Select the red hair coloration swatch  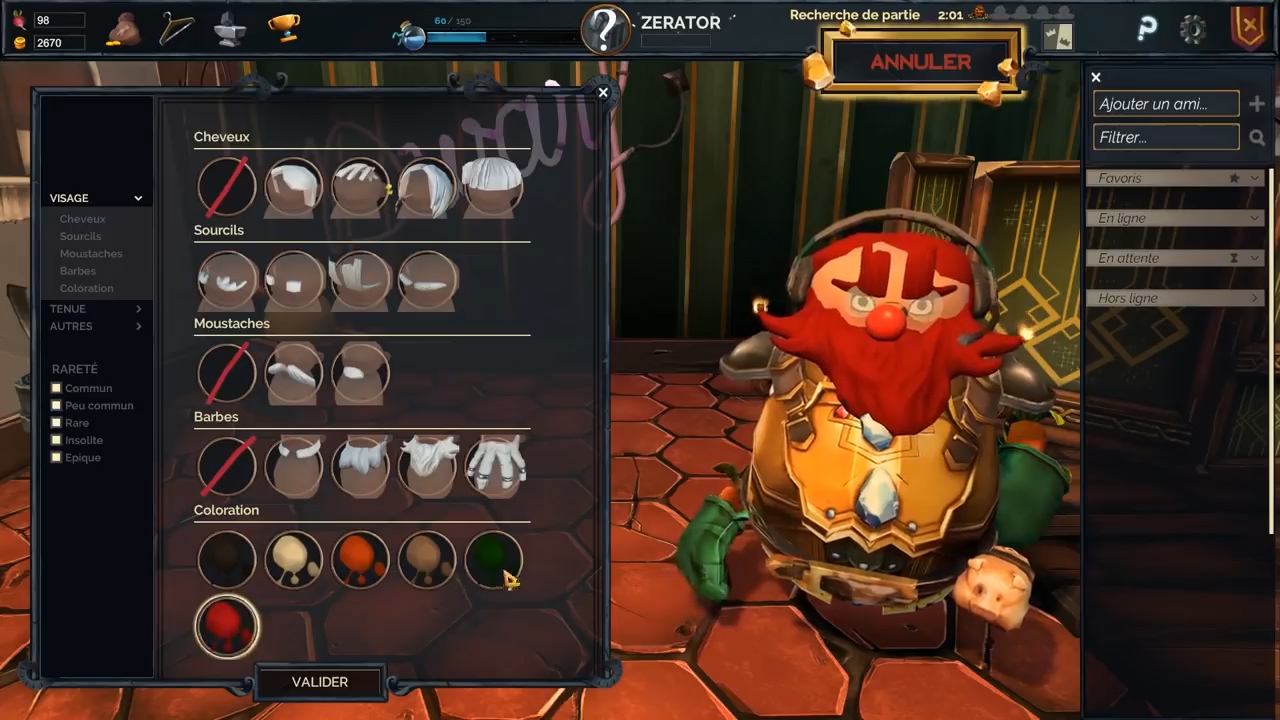[x=227, y=627]
